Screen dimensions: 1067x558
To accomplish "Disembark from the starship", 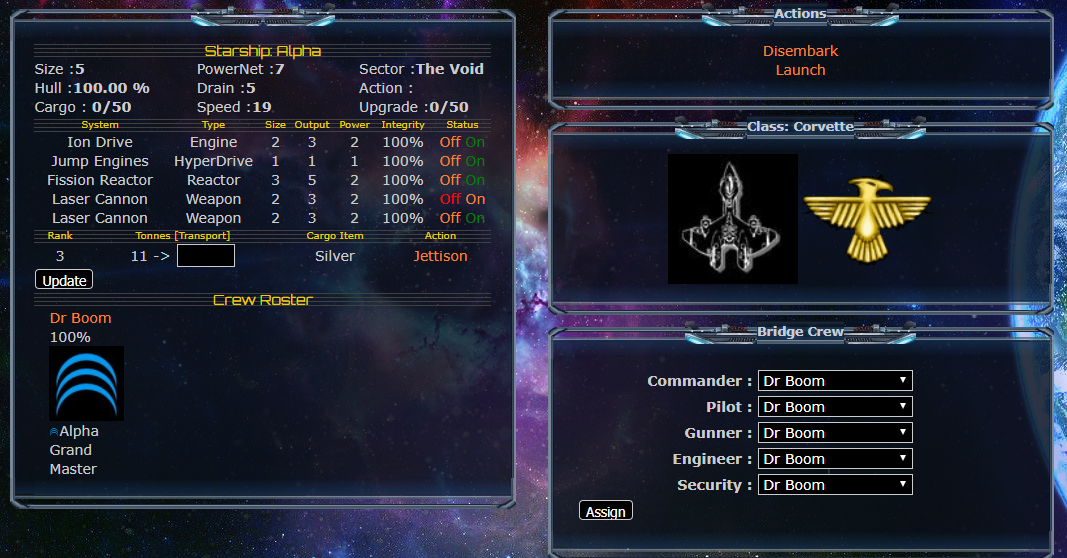I will tap(800, 51).
